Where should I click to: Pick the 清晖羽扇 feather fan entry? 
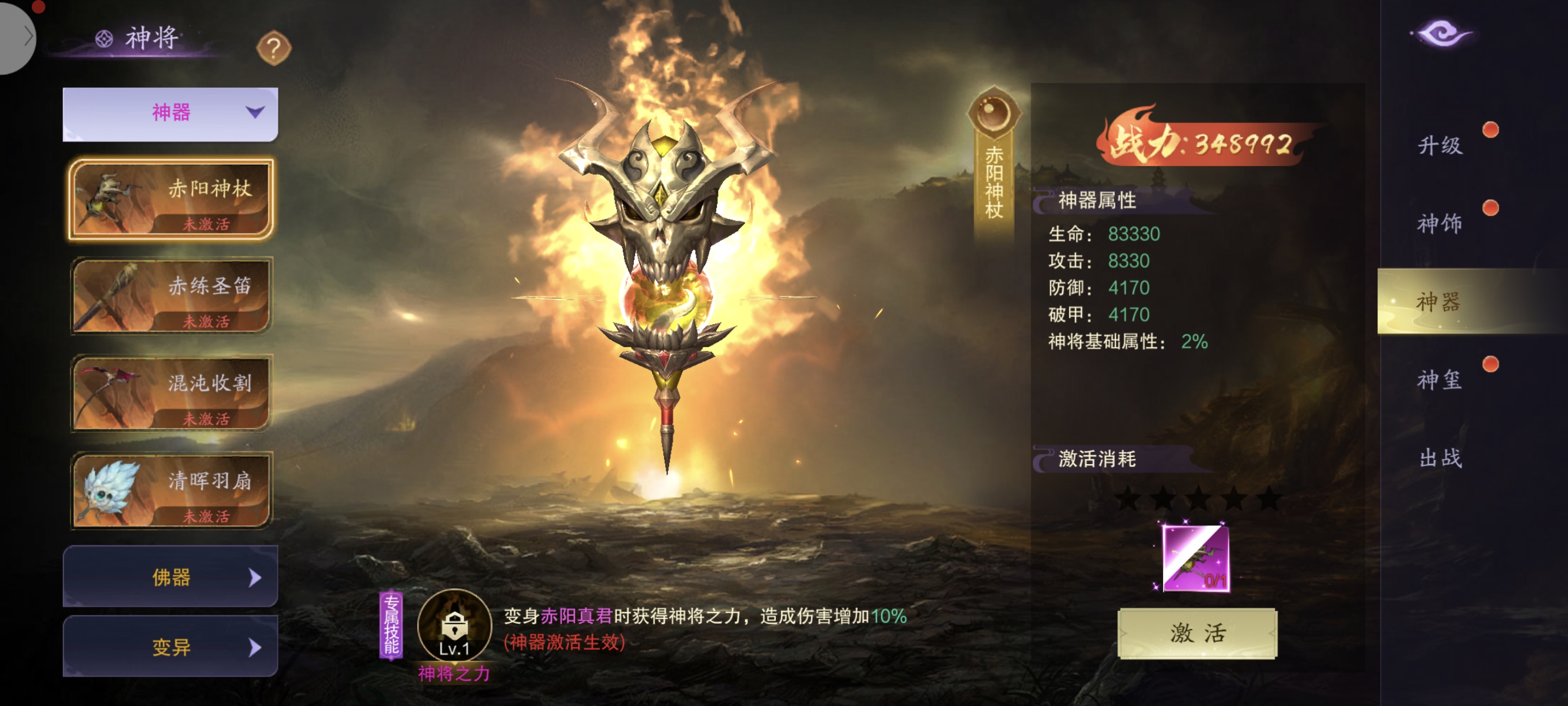click(x=171, y=491)
